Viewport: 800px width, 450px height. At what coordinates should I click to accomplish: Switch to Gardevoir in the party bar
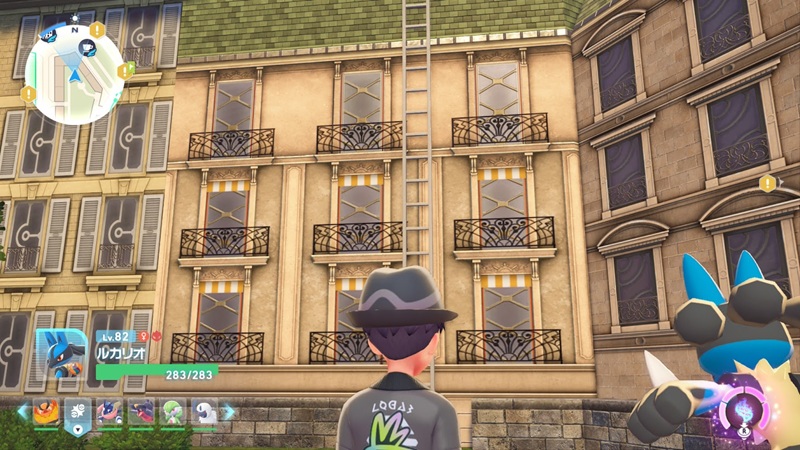coord(174,412)
